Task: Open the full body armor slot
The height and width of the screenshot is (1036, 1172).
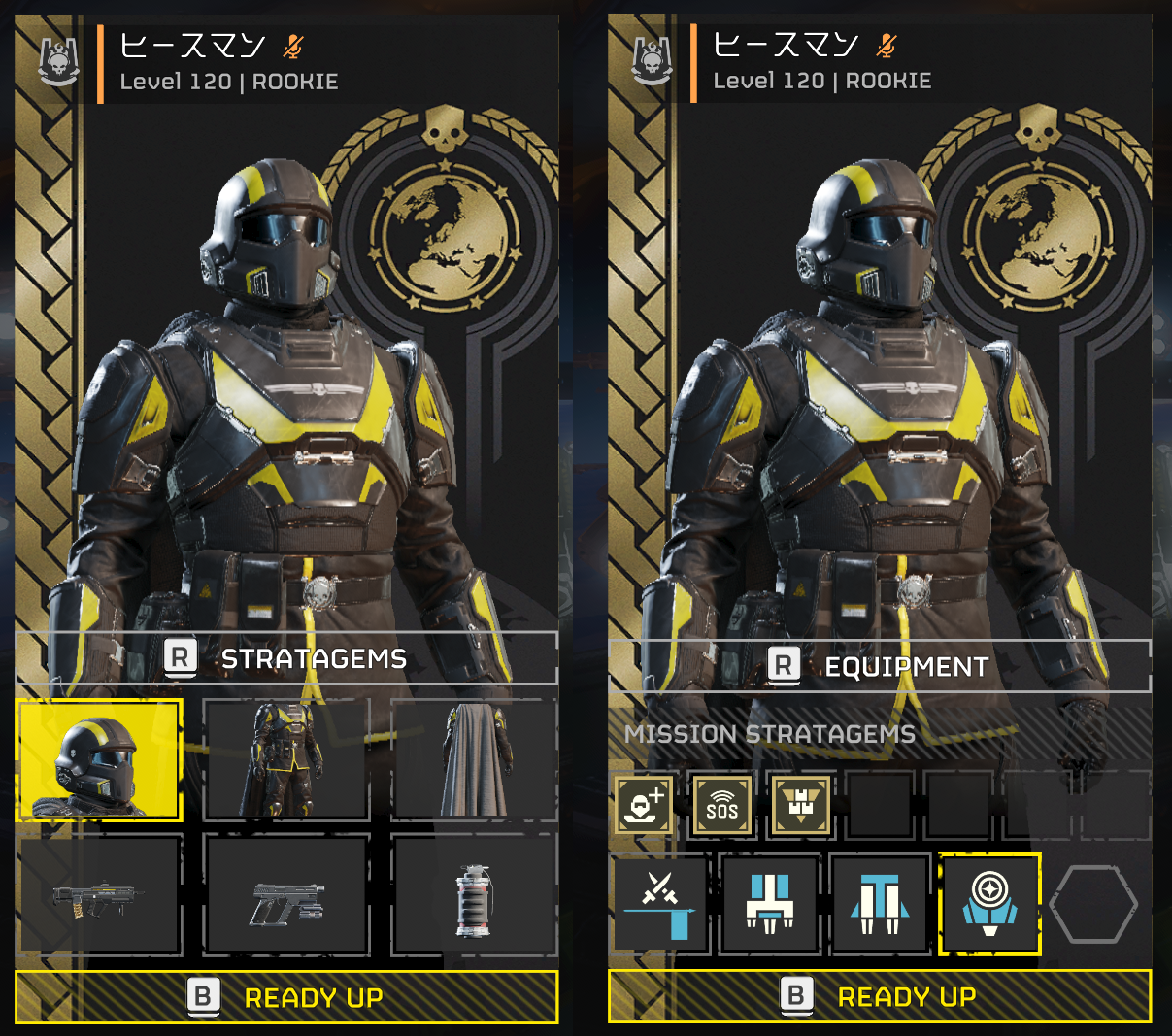Action: pos(286,760)
